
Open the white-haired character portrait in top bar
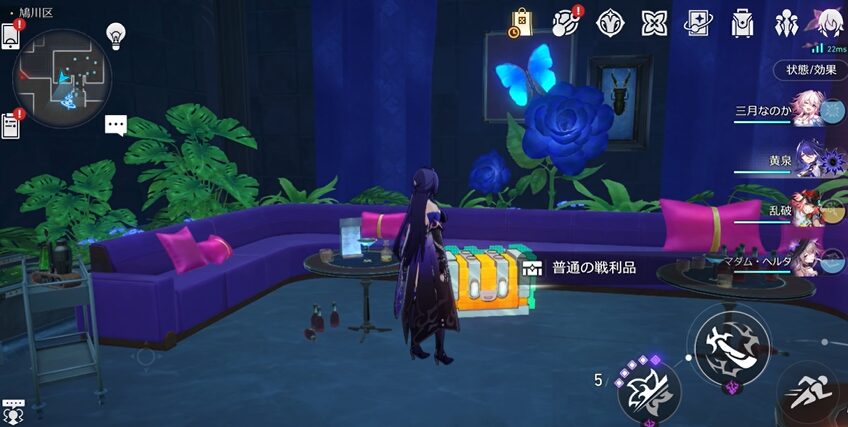[829, 22]
